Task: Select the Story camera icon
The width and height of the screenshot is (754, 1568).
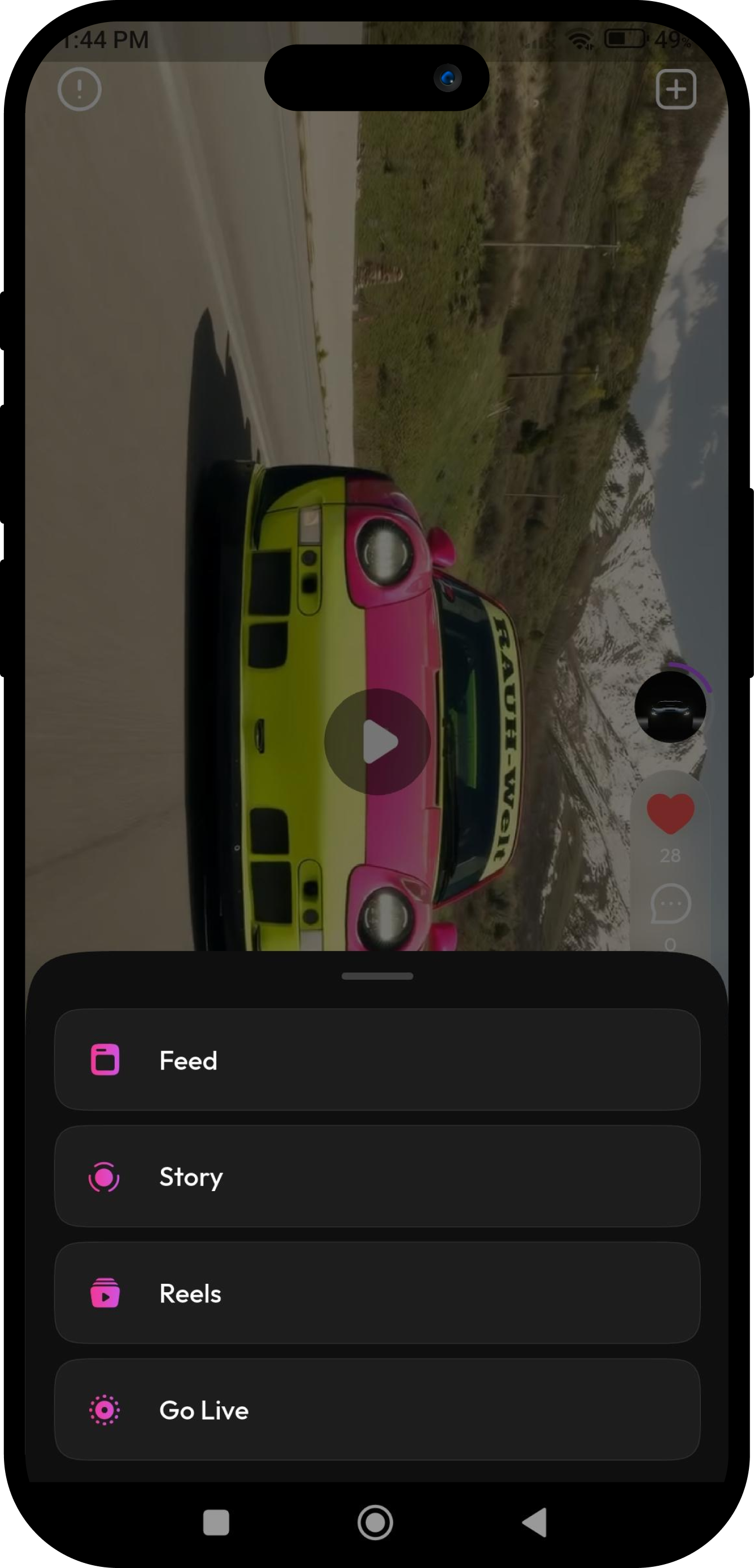Action: coord(104,1176)
